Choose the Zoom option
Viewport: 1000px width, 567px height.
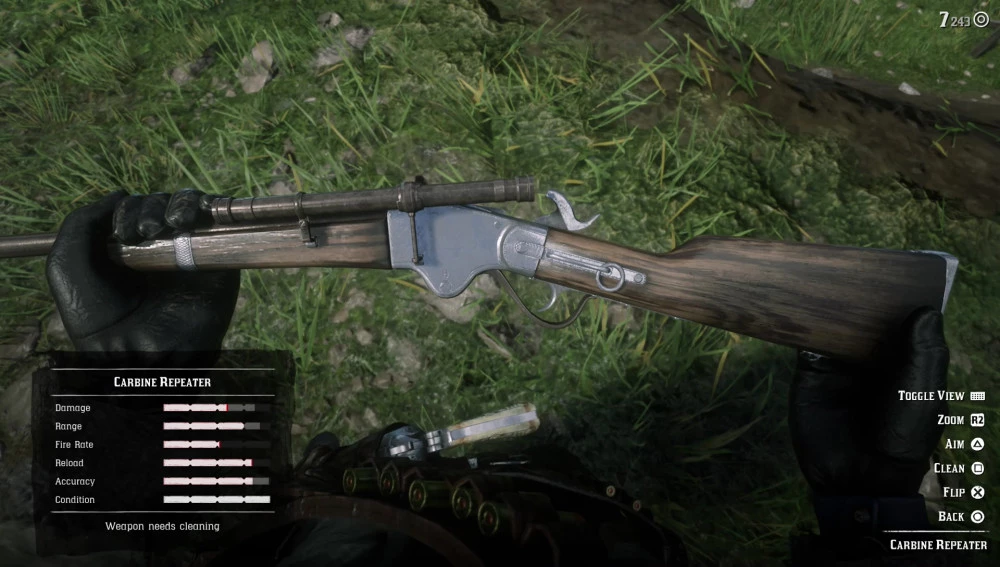960,420
